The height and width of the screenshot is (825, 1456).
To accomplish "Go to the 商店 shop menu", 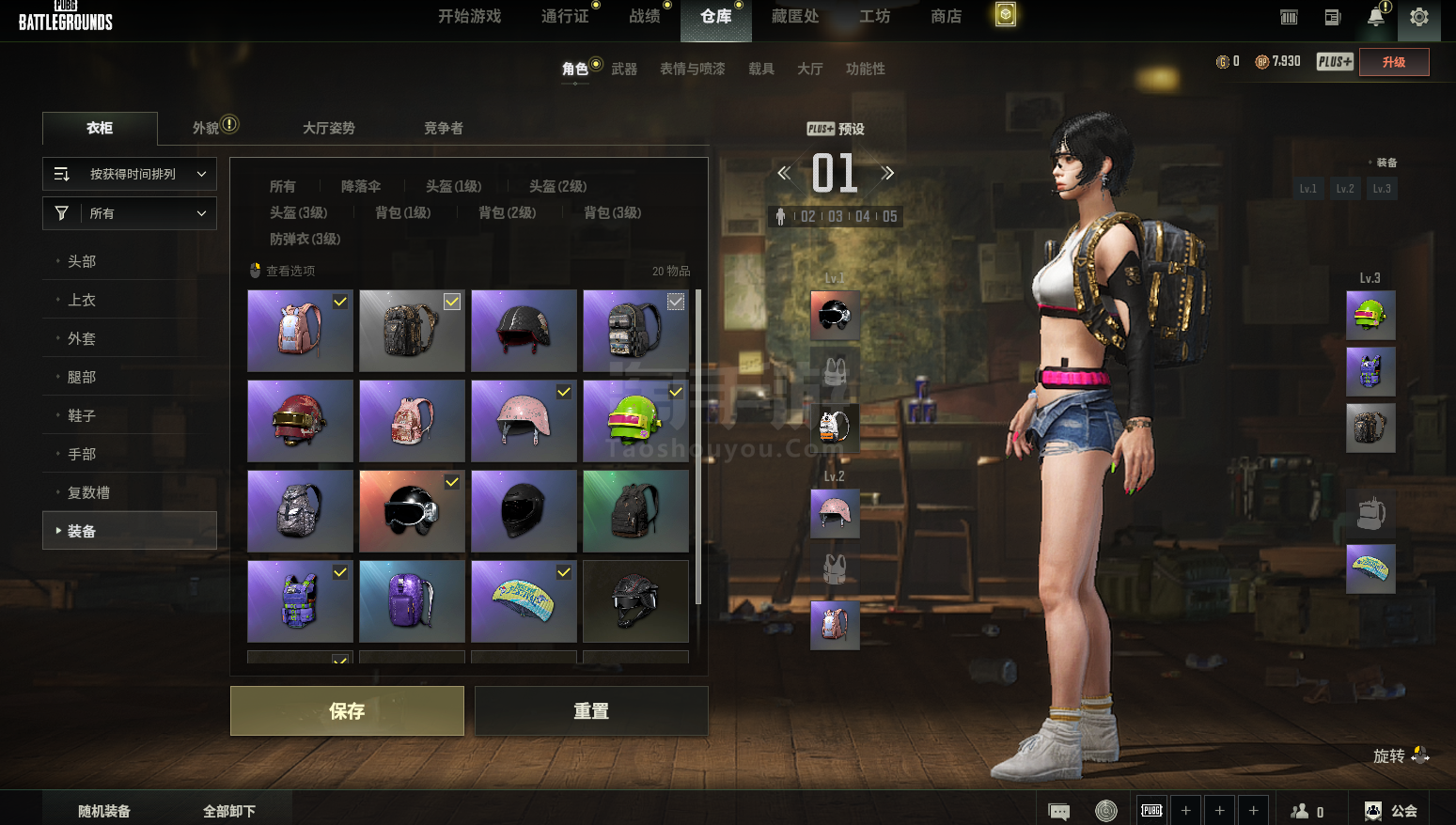I will point(946,17).
